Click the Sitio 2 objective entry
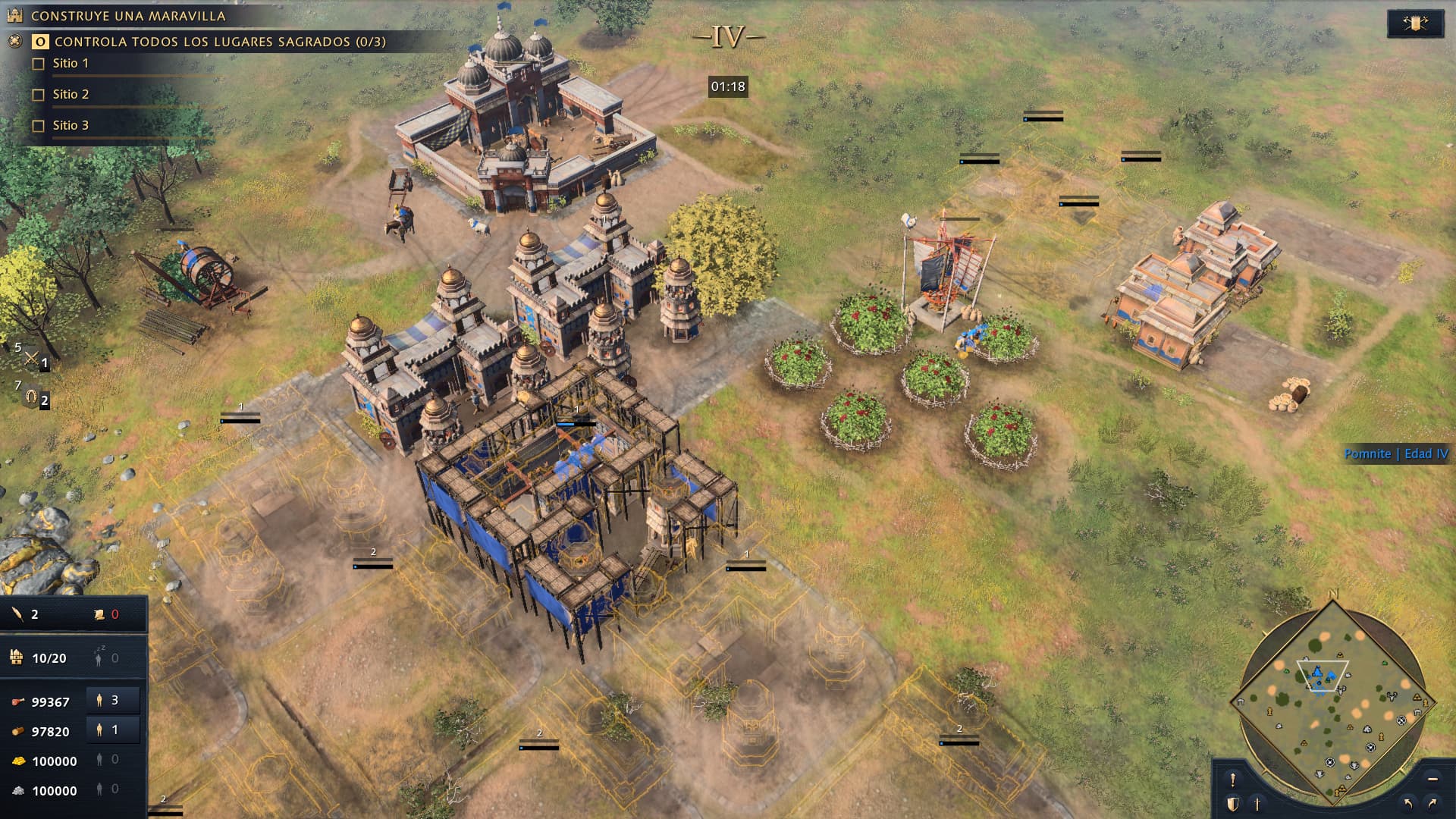Viewport: 1456px width, 819px height. [x=71, y=95]
